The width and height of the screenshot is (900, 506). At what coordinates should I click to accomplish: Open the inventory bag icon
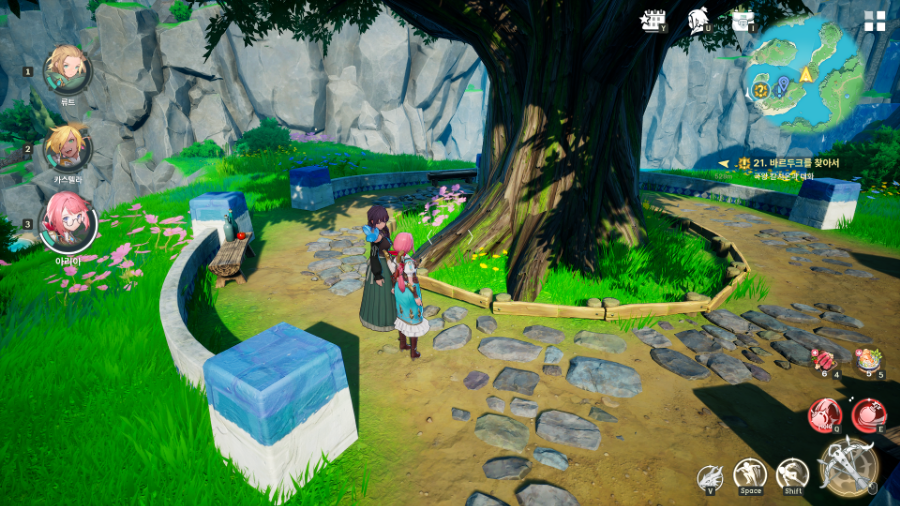pos(742,21)
